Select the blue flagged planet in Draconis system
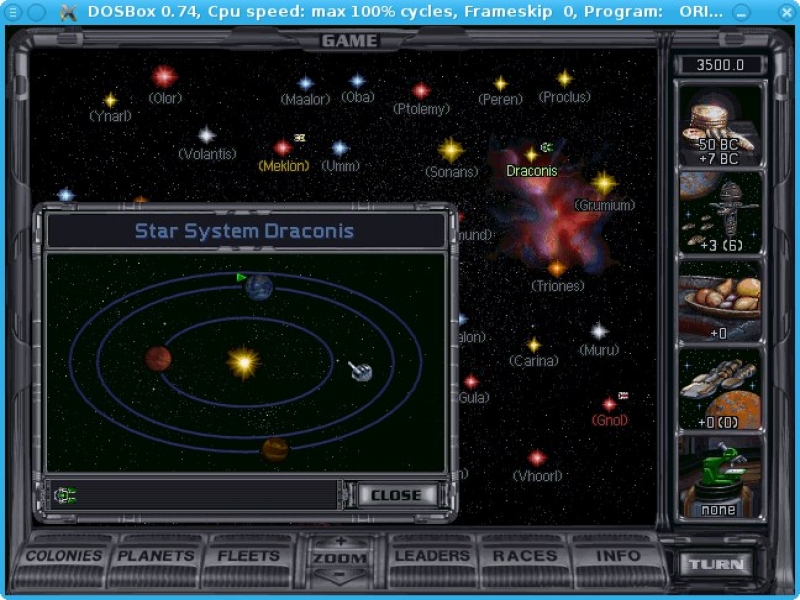 [258, 288]
